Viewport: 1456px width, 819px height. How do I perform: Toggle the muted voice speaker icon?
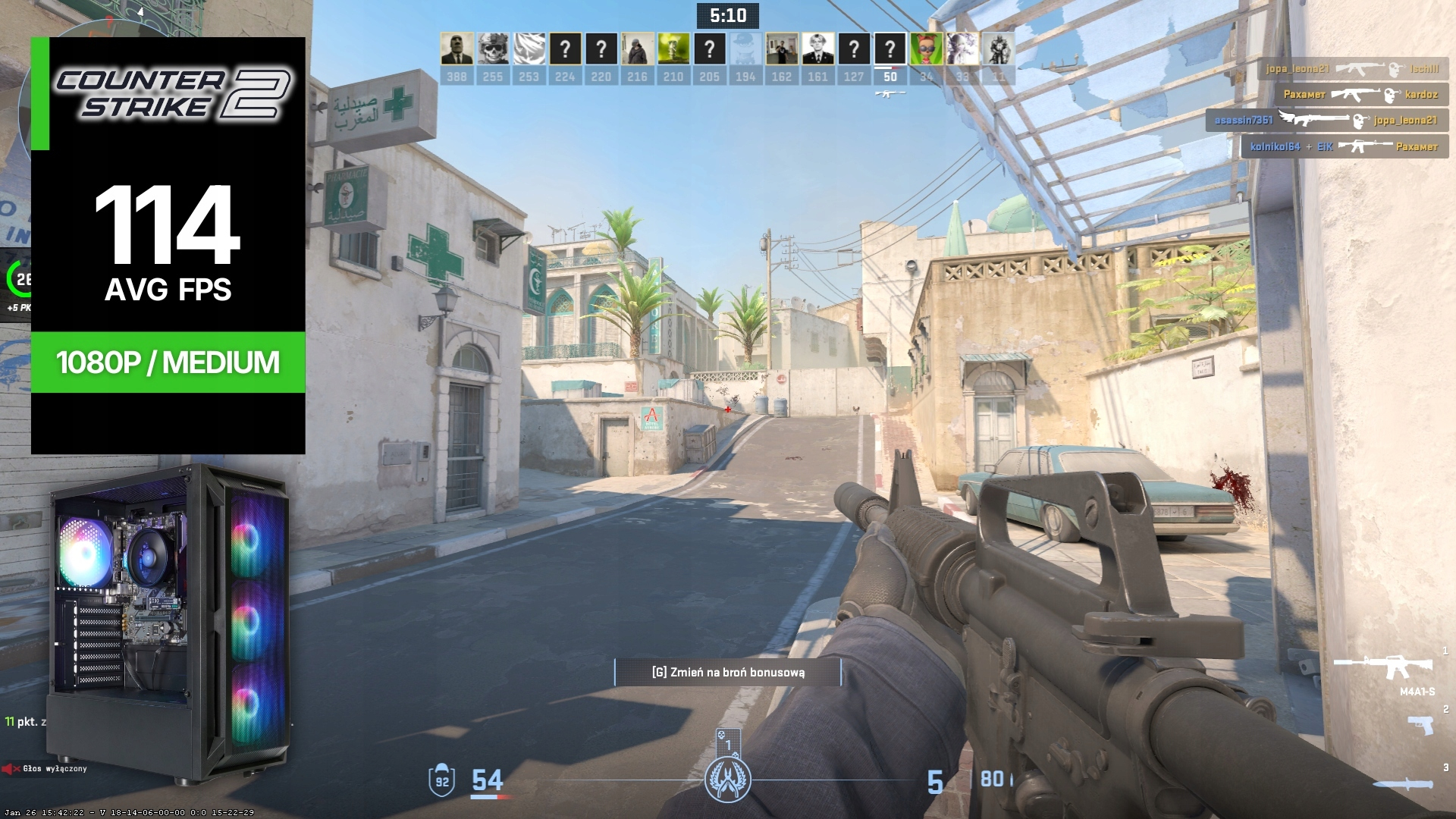(10, 769)
